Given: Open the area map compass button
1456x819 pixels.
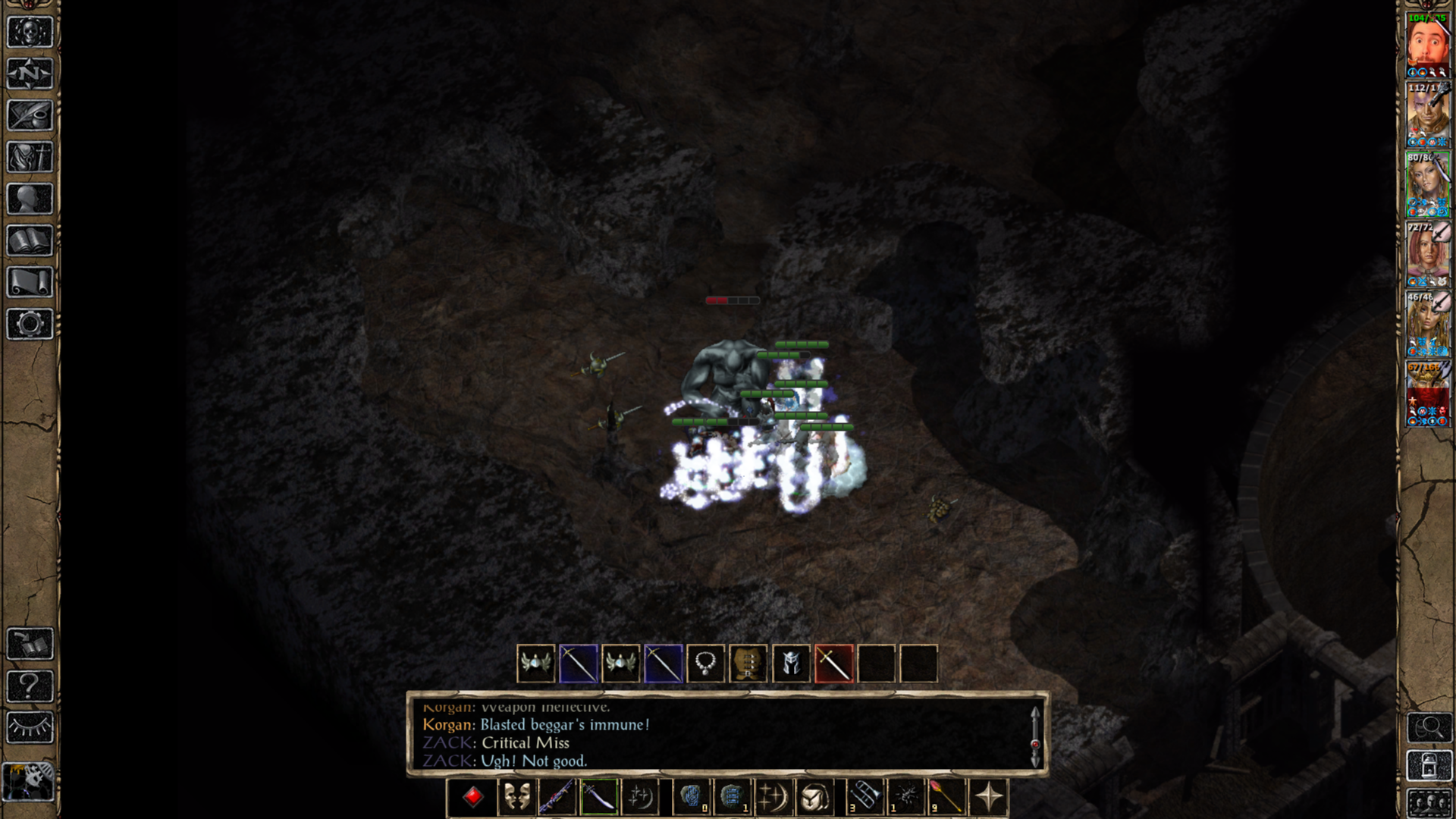Looking at the screenshot, I should click(30, 74).
